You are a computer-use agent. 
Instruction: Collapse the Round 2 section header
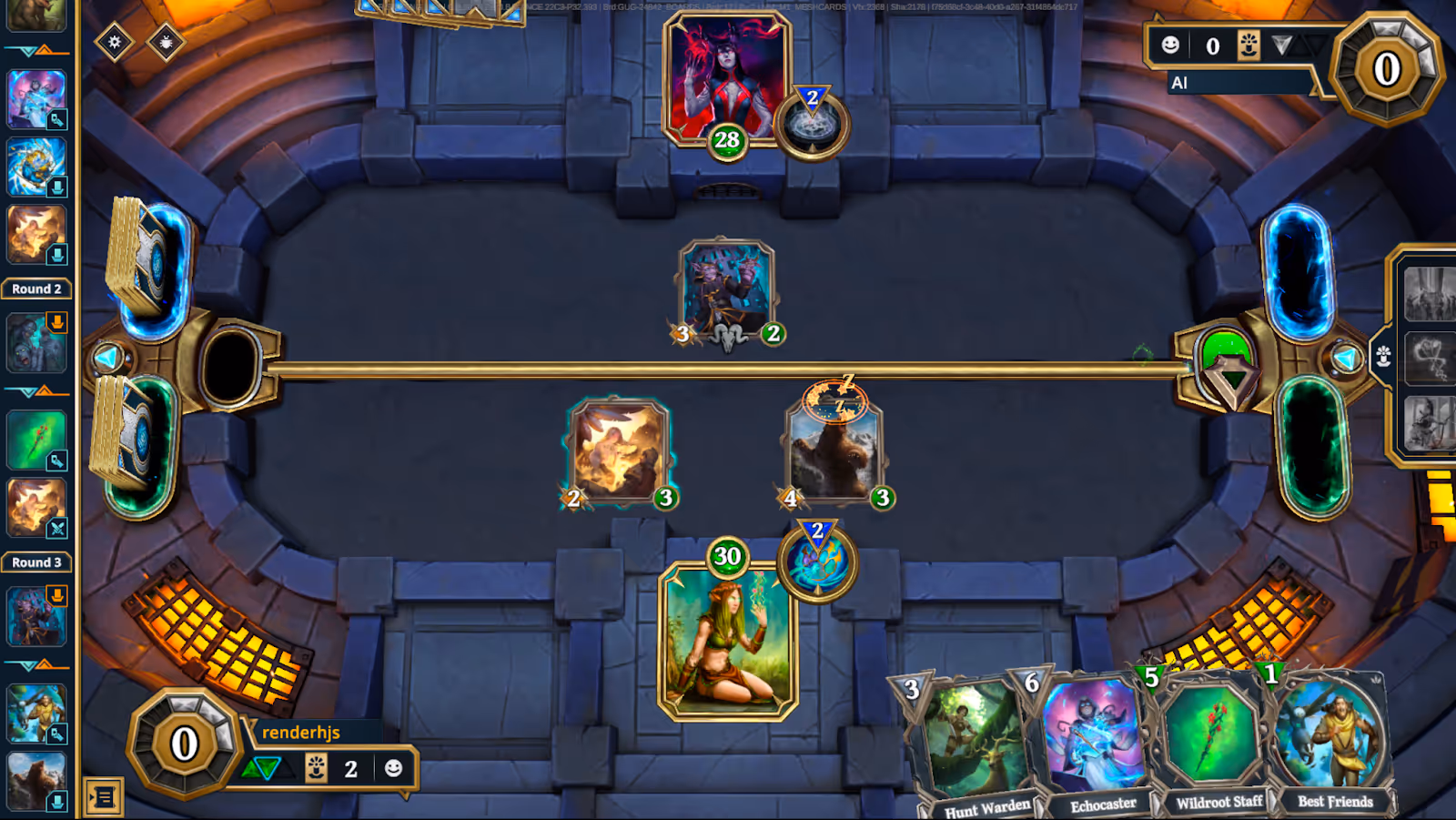[36, 289]
